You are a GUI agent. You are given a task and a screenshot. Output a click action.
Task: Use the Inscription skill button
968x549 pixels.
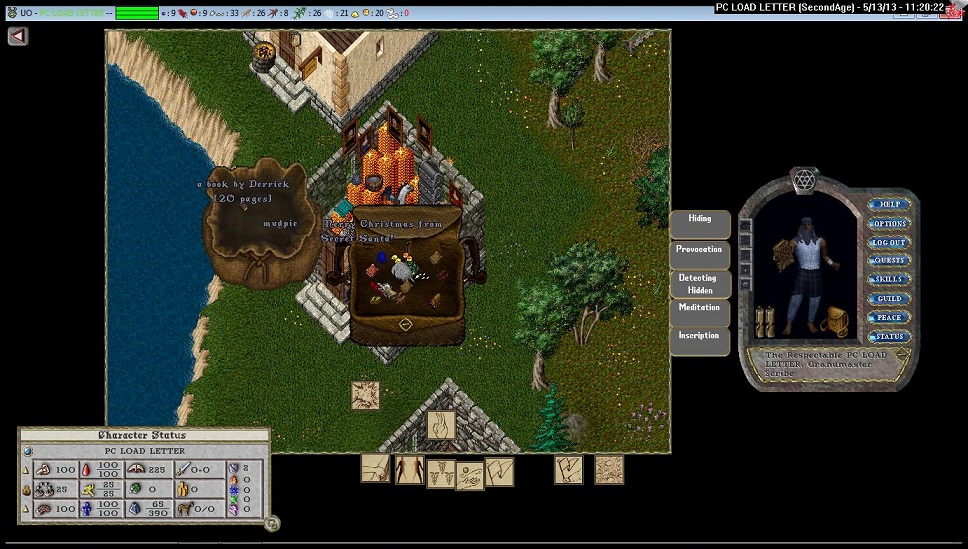click(x=700, y=336)
